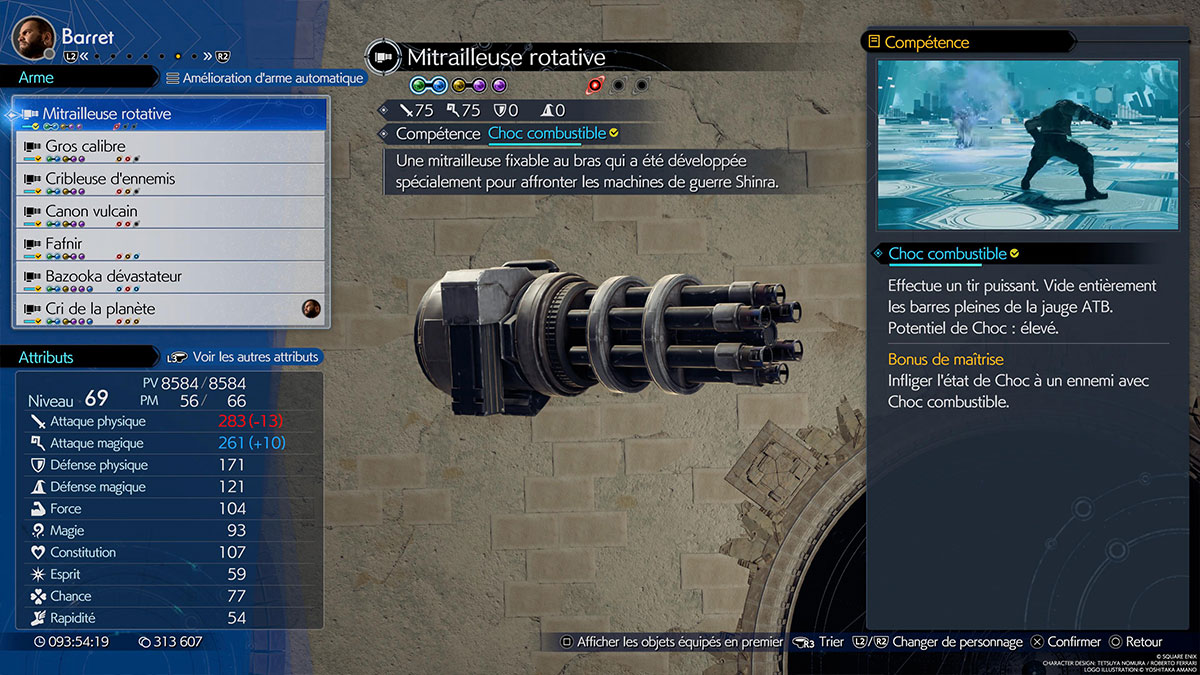Pick the Canon vulcain weapon
This screenshot has height=675, width=1200.
[x=170, y=212]
